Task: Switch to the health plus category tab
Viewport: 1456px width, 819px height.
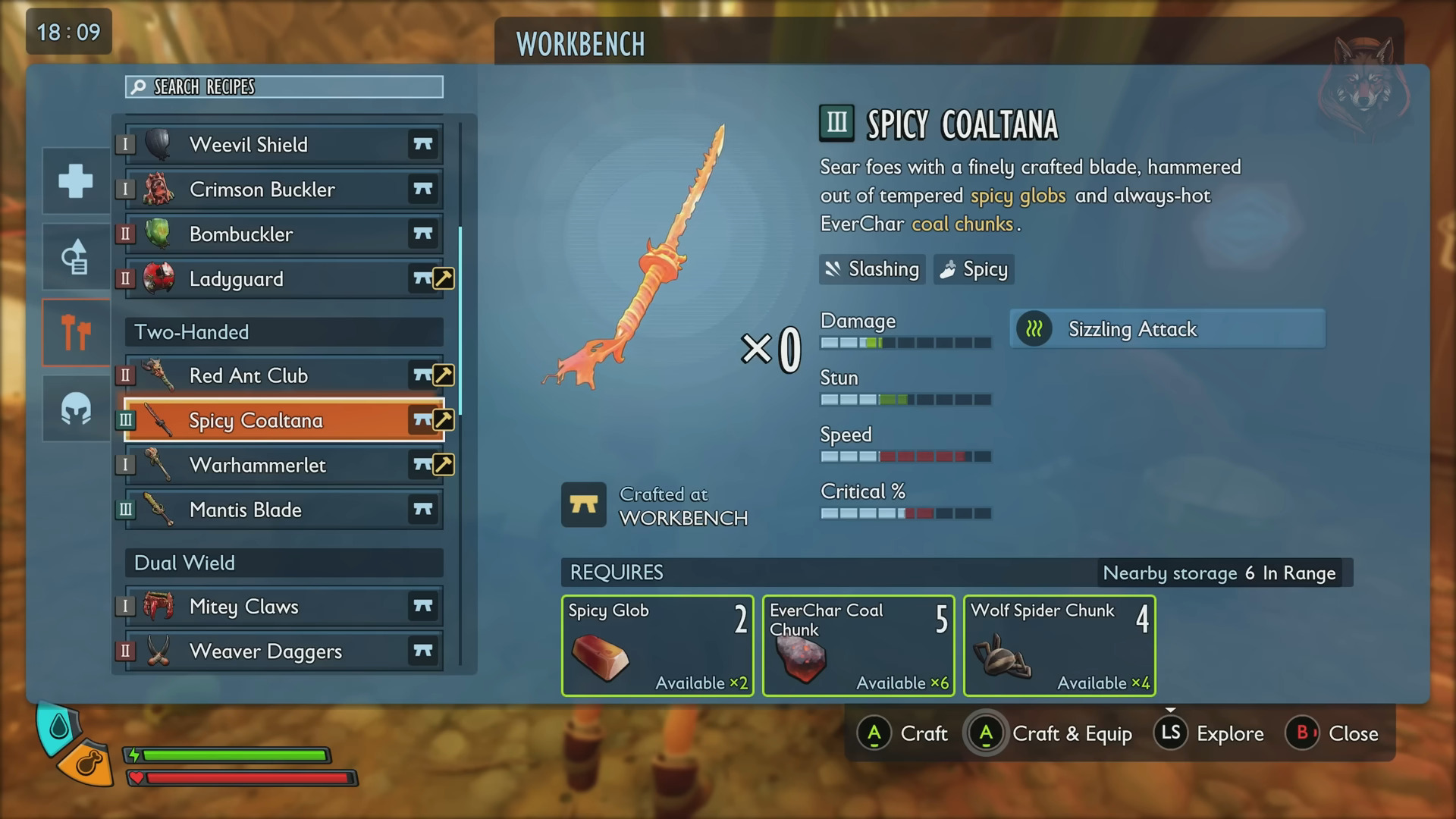Action: click(x=76, y=181)
